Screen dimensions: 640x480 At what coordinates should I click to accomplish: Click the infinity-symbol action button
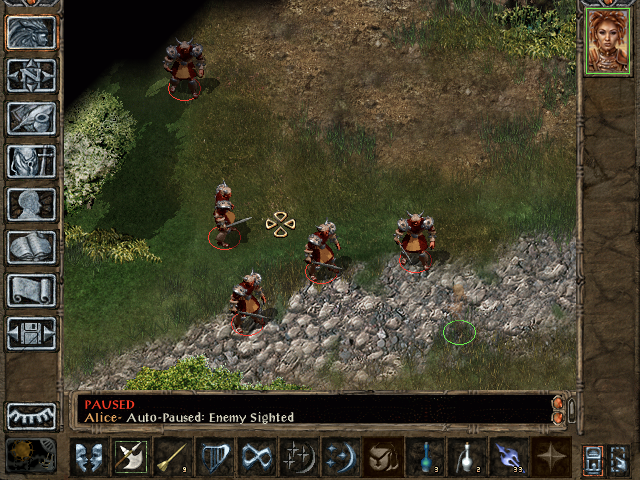point(256,456)
